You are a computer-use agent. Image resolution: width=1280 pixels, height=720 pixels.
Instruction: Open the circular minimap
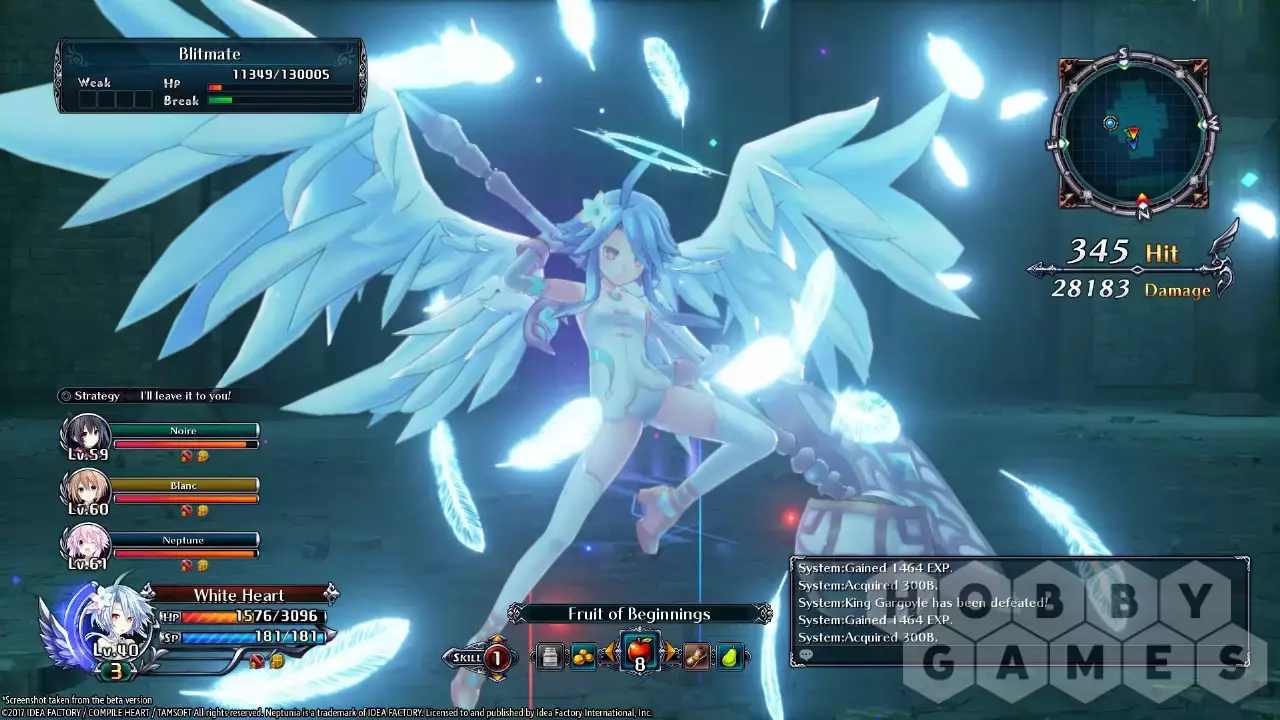click(x=1133, y=130)
